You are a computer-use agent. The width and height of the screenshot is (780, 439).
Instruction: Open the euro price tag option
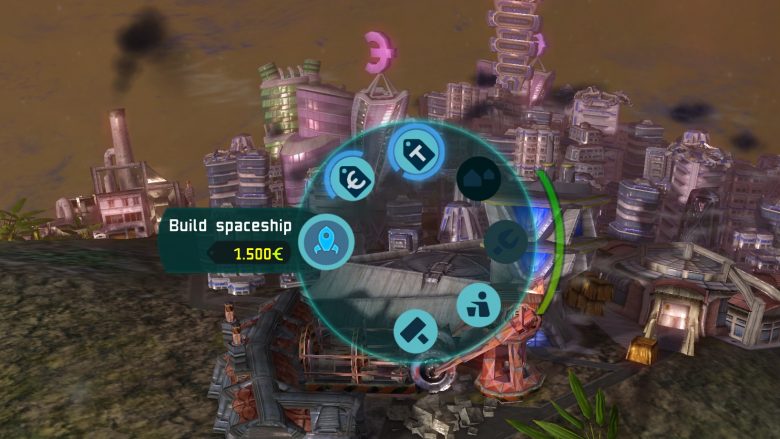[x=351, y=179]
